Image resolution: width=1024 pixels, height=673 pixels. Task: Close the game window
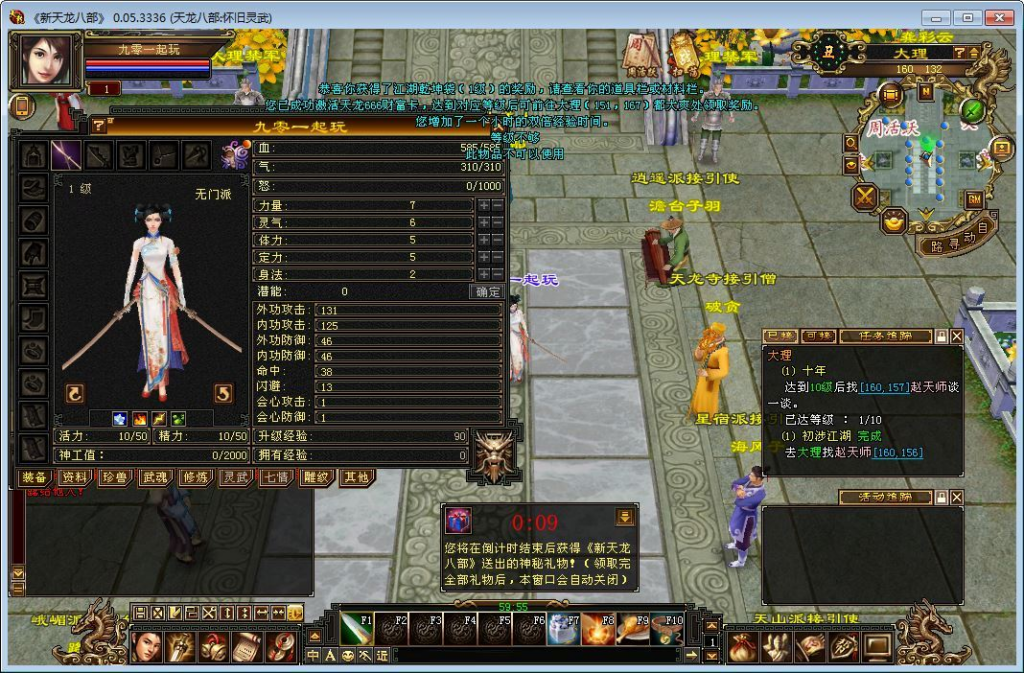998,18
